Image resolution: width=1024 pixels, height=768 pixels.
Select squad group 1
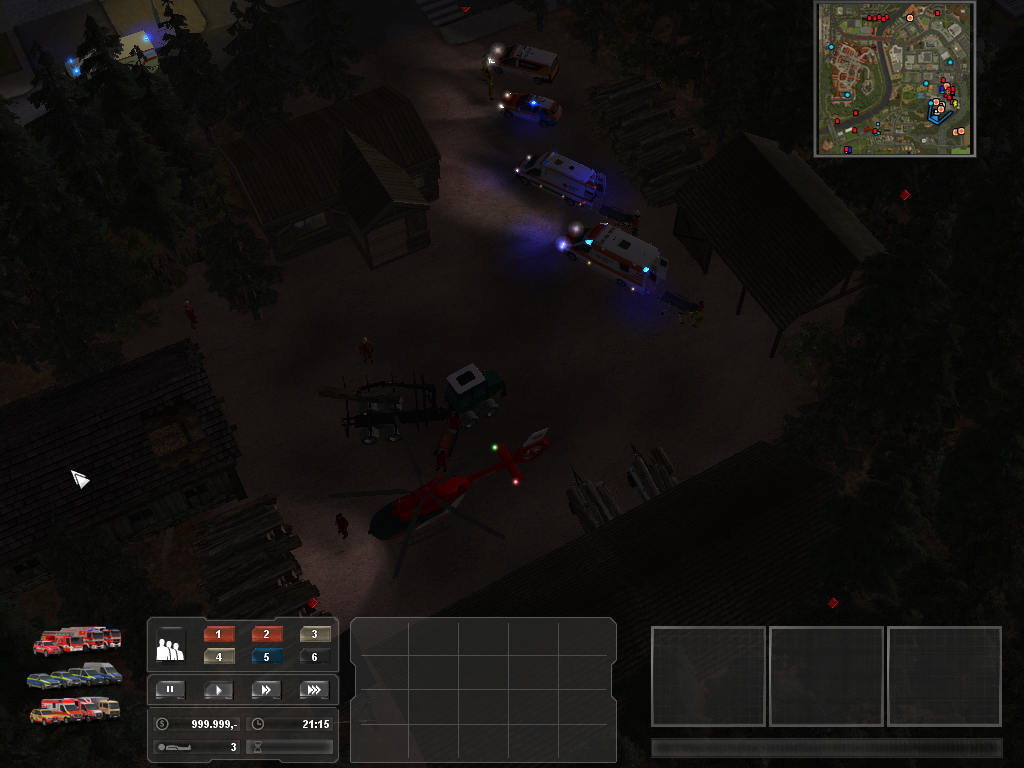pos(218,634)
